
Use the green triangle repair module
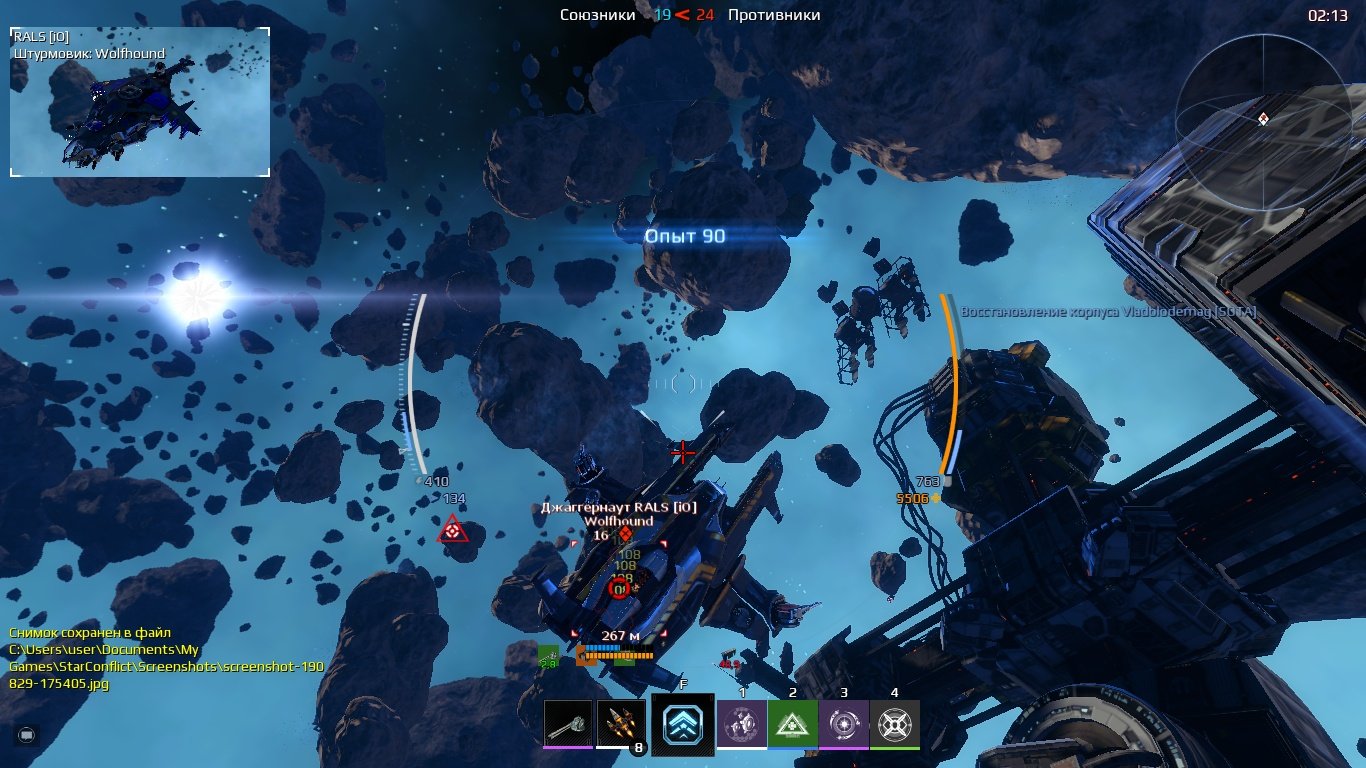click(x=793, y=723)
